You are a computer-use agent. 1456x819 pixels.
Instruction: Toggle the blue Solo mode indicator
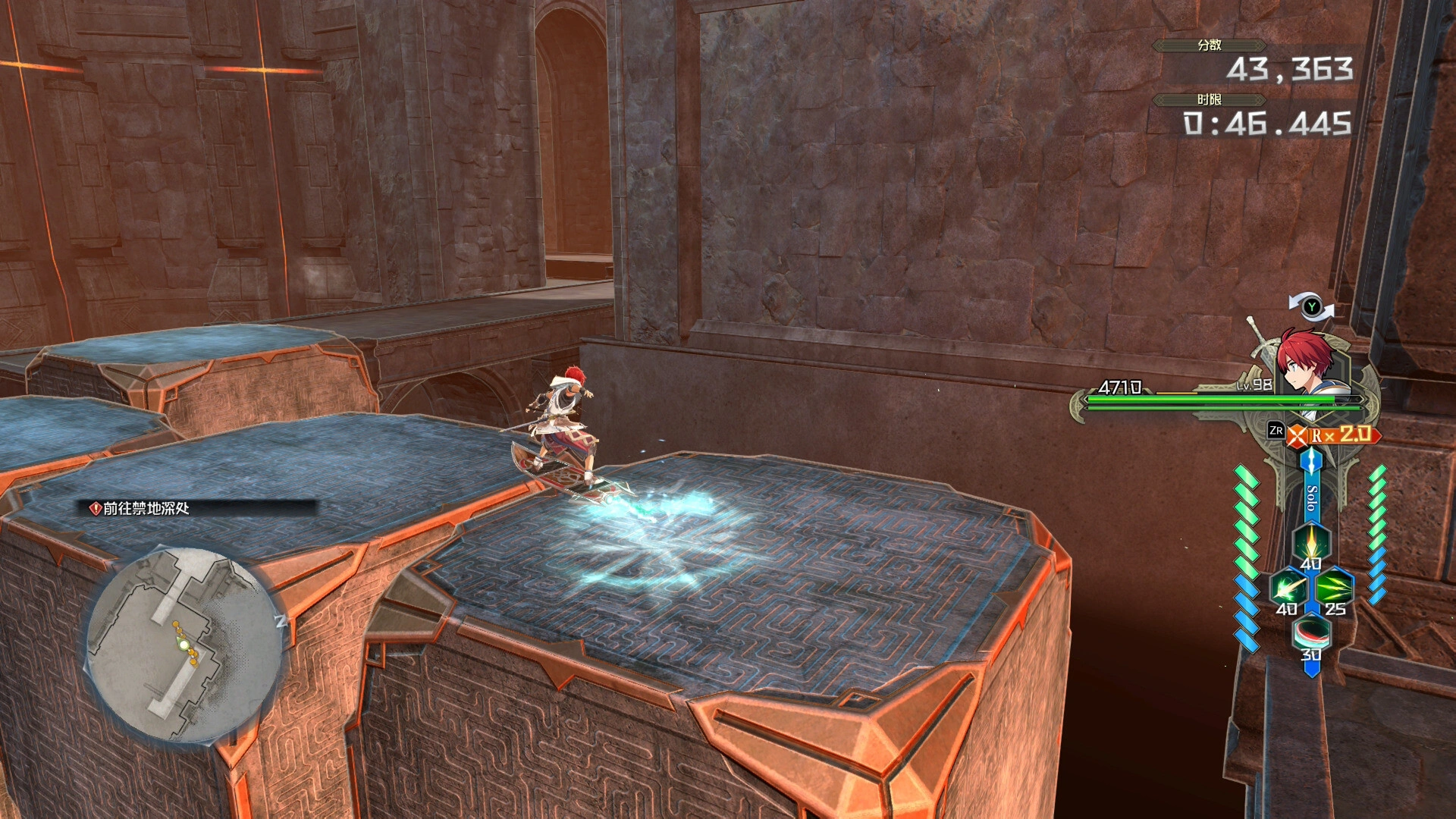(1311, 497)
